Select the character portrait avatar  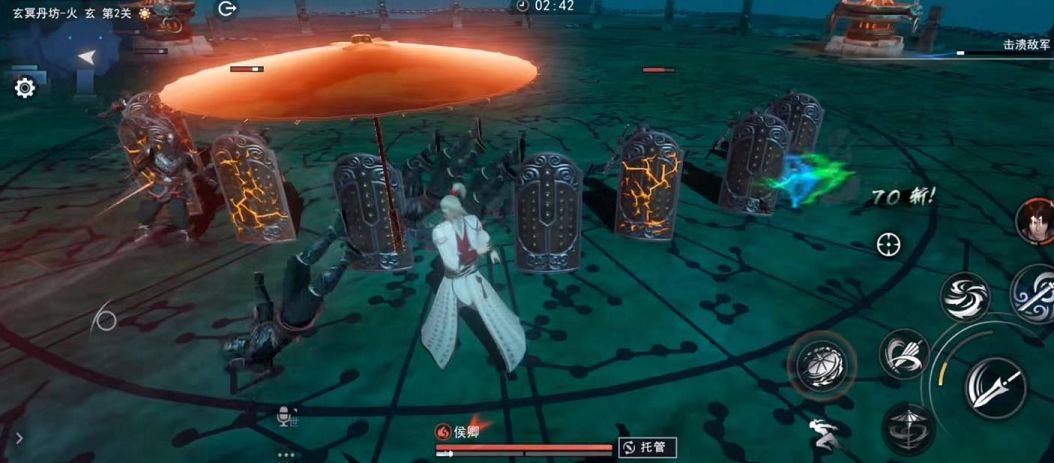1034,221
